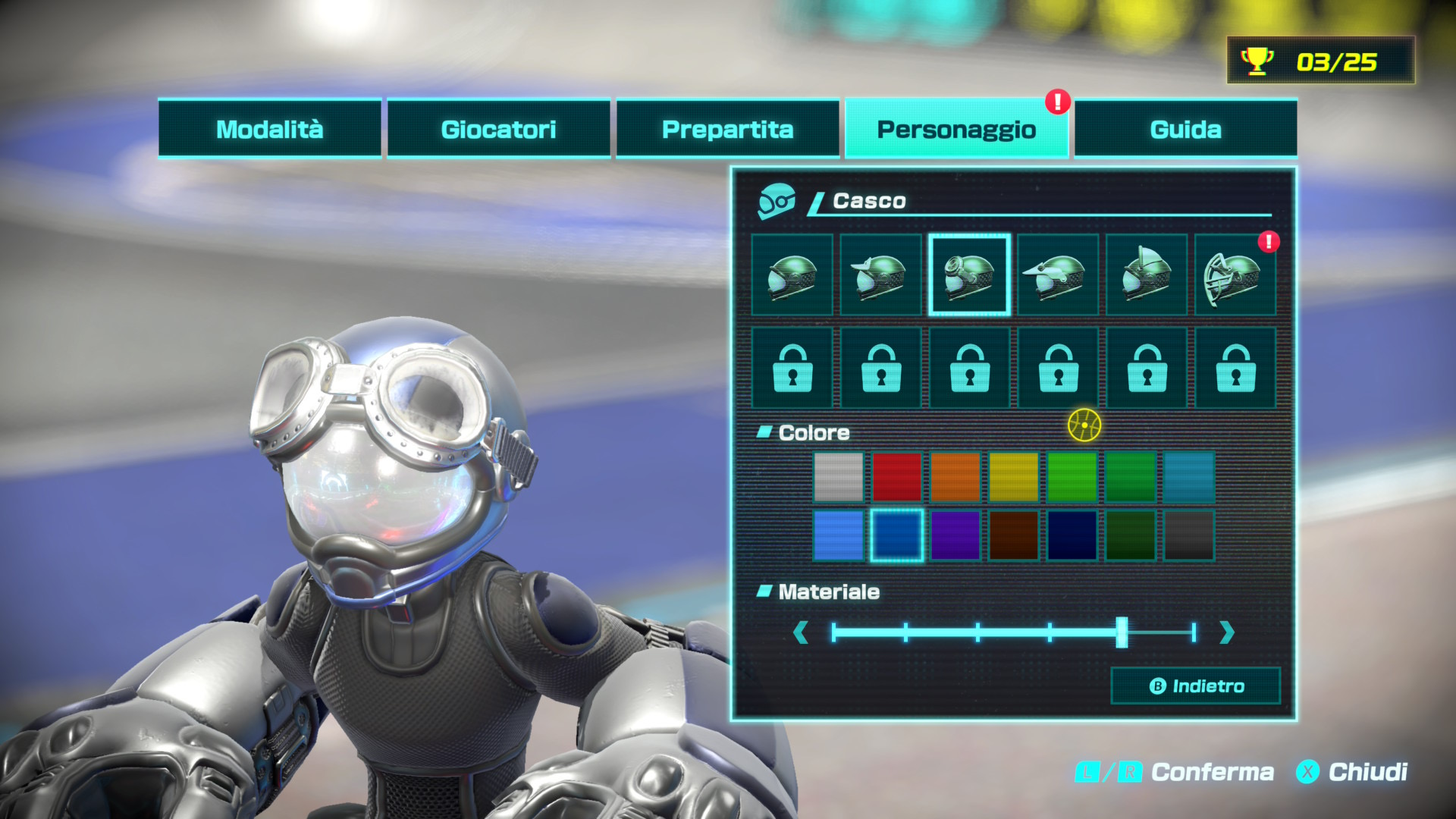The width and height of the screenshot is (1456, 819).
Task: Select the yellow color swatch
Action: coord(1013,477)
